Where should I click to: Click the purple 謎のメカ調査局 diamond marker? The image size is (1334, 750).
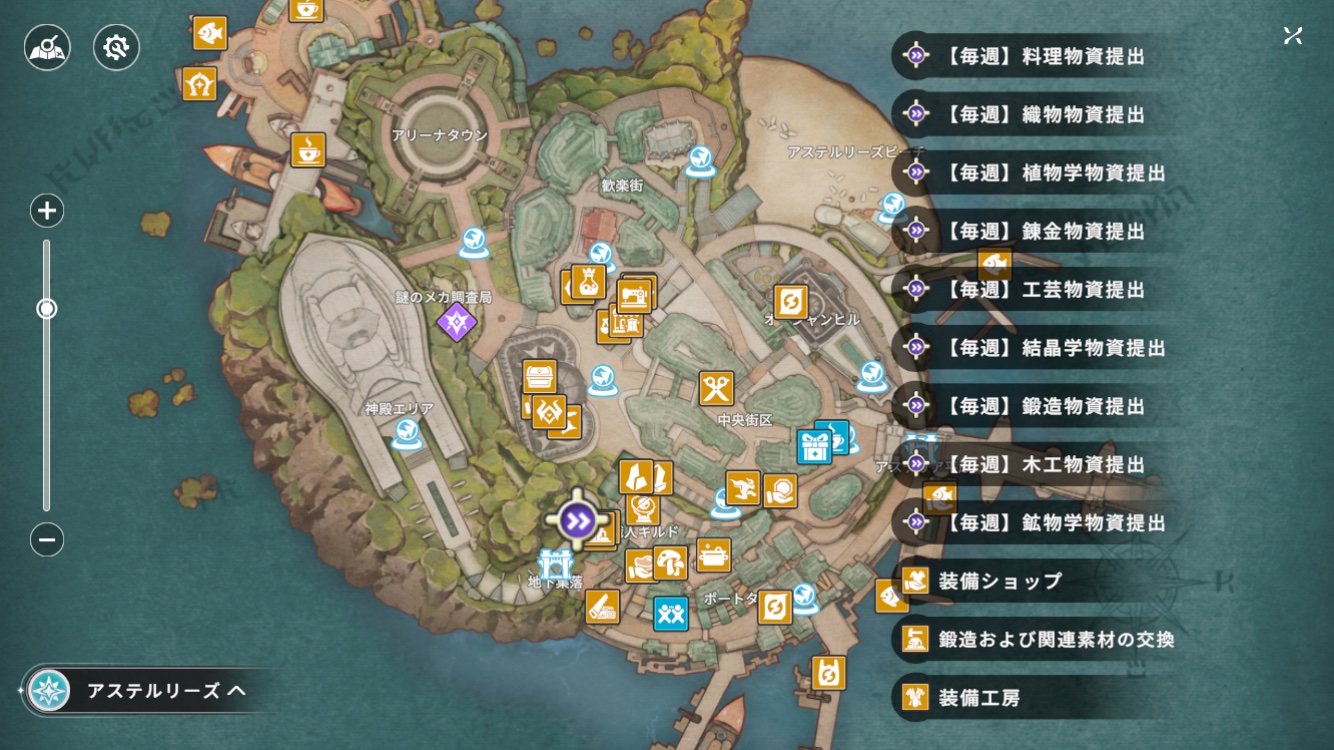click(x=456, y=322)
